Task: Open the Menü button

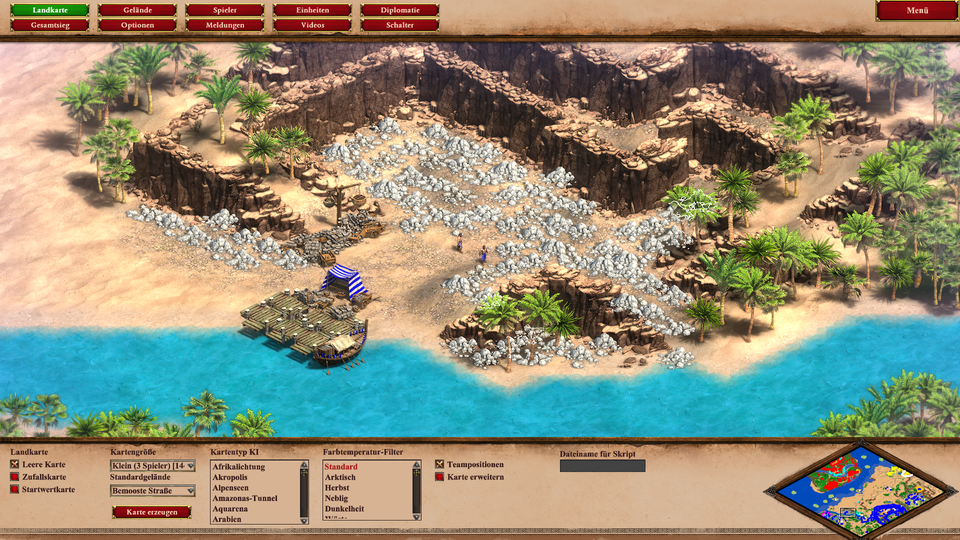Action: coord(917,10)
